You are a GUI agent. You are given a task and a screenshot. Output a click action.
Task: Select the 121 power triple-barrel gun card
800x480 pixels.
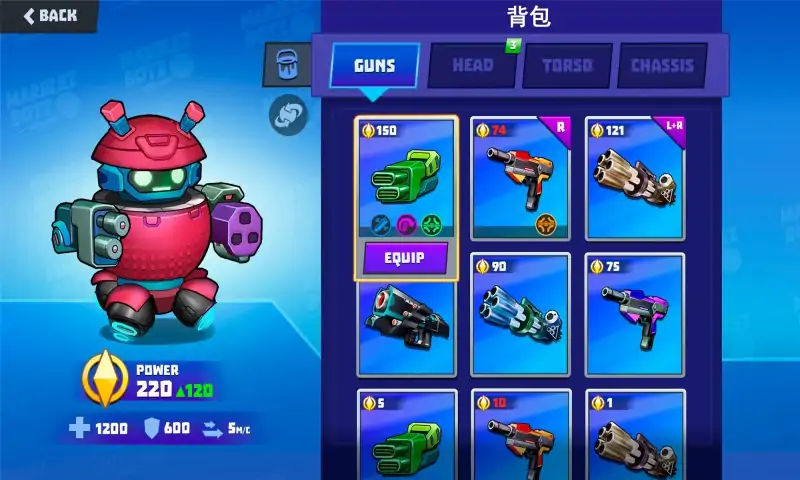point(635,178)
